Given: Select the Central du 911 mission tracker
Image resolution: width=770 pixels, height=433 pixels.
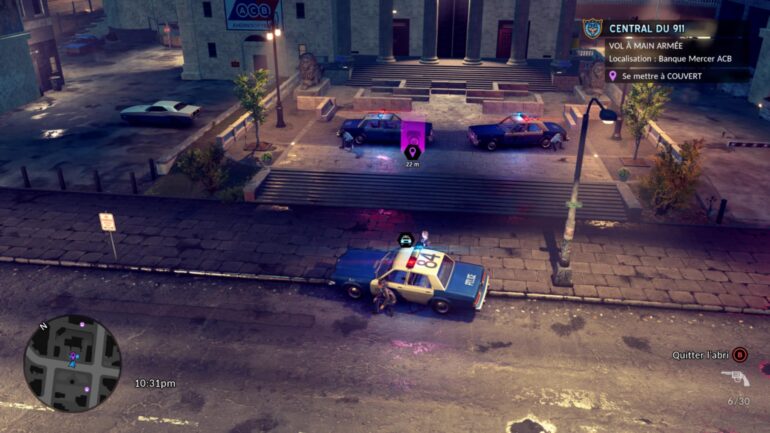Looking at the screenshot, I should (650, 28).
